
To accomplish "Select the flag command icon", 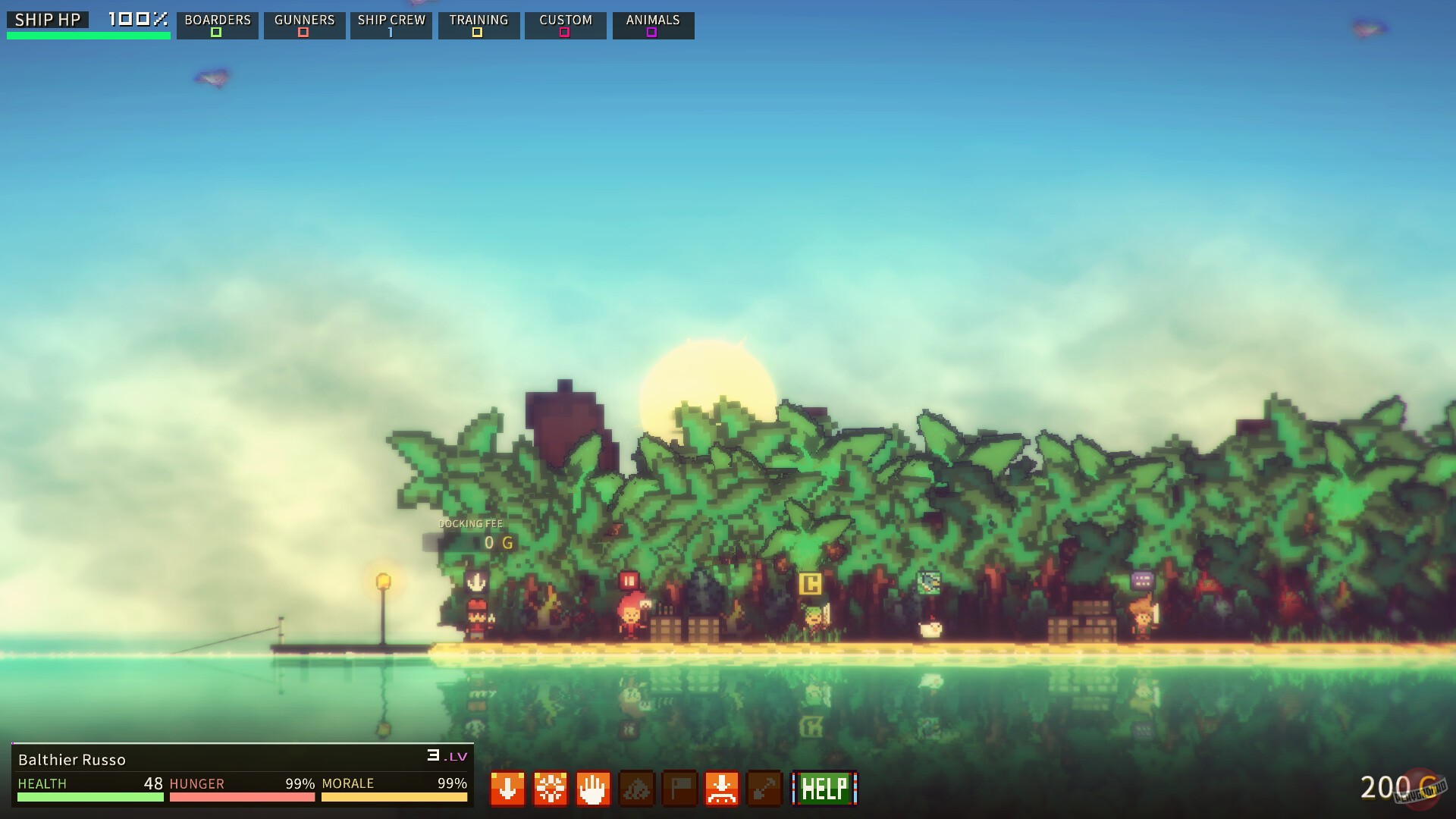I will click(679, 789).
